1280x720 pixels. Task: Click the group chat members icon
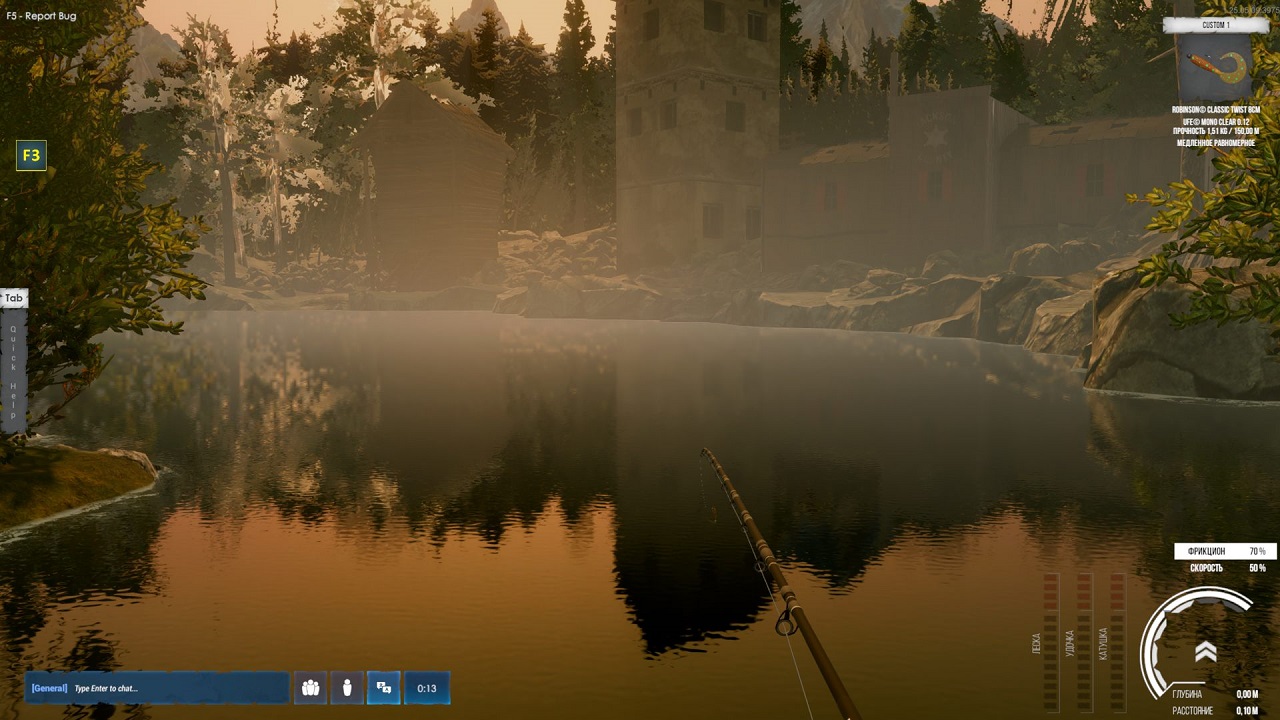click(310, 687)
